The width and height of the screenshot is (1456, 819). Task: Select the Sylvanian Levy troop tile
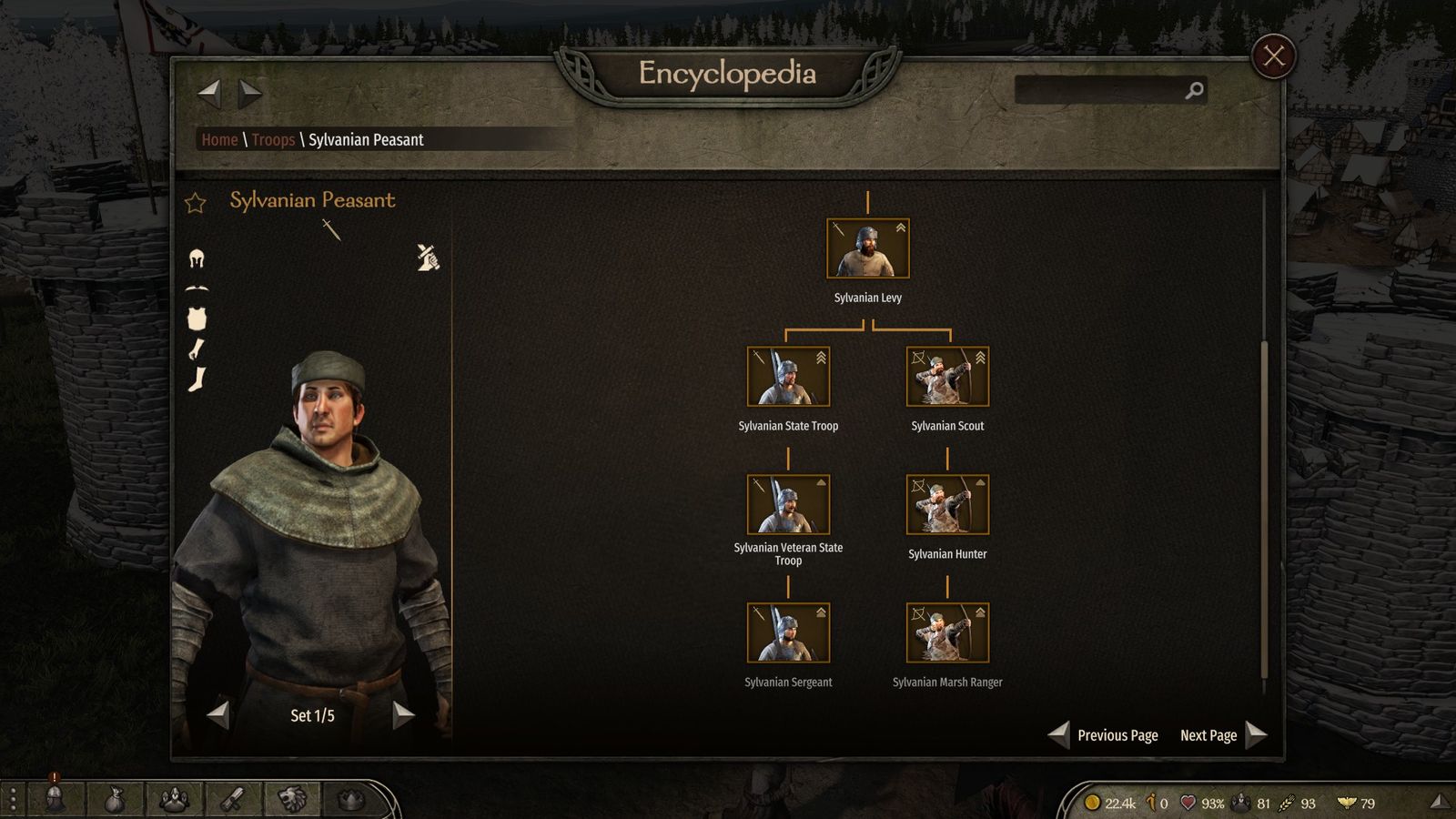867,248
